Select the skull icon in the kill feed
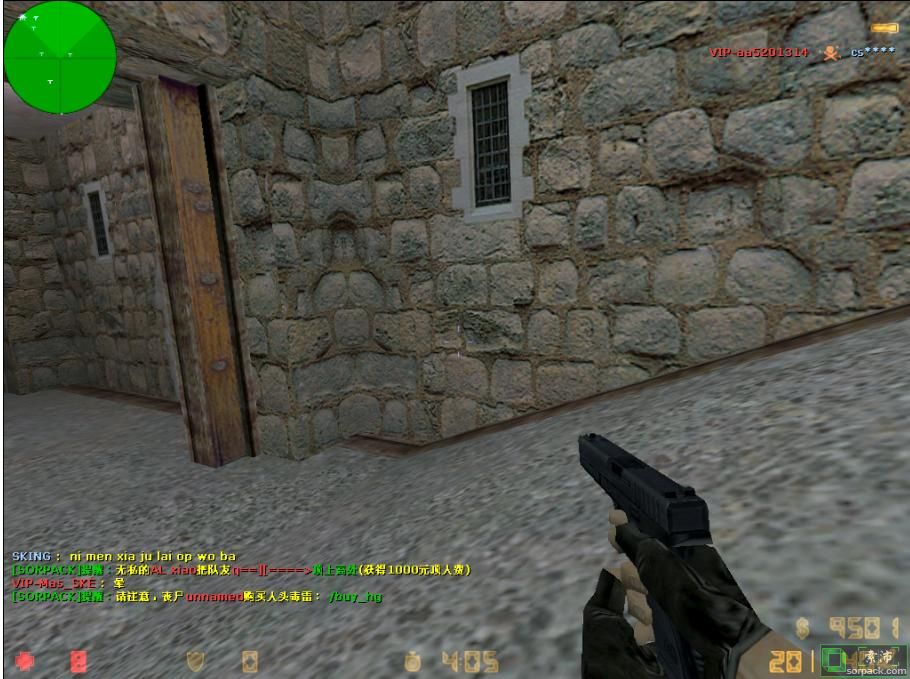The width and height of the screenshot is (910, 679). point(829,52)
